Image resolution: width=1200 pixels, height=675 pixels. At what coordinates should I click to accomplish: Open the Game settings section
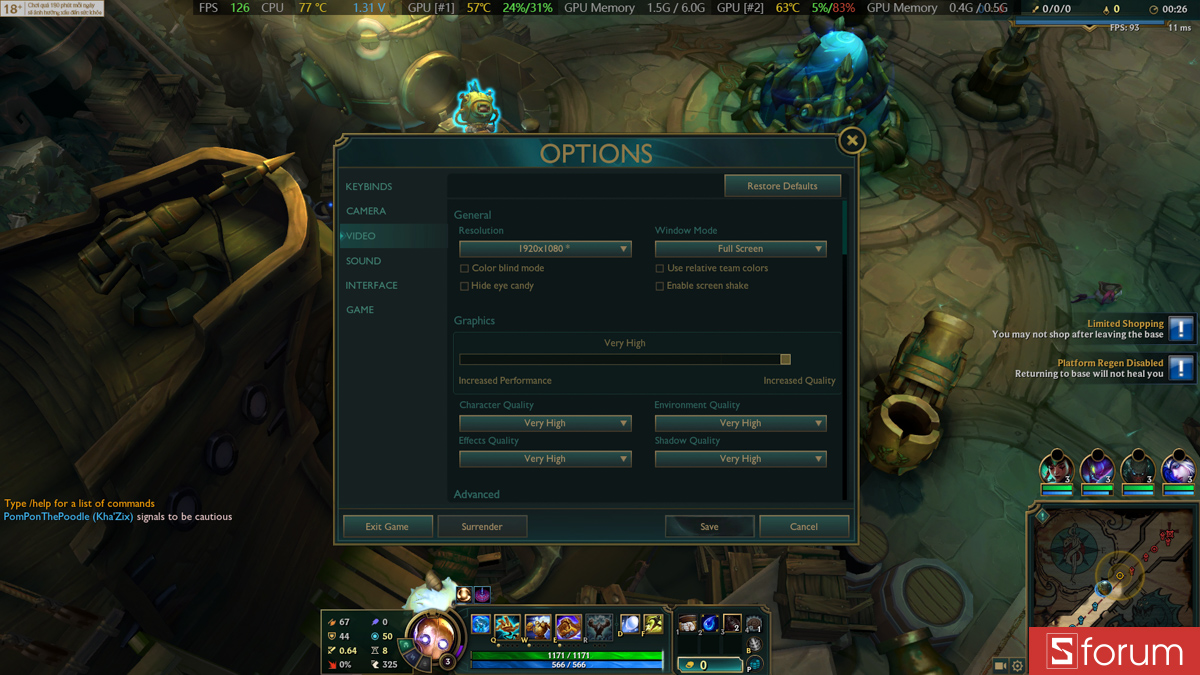[360, 310]
